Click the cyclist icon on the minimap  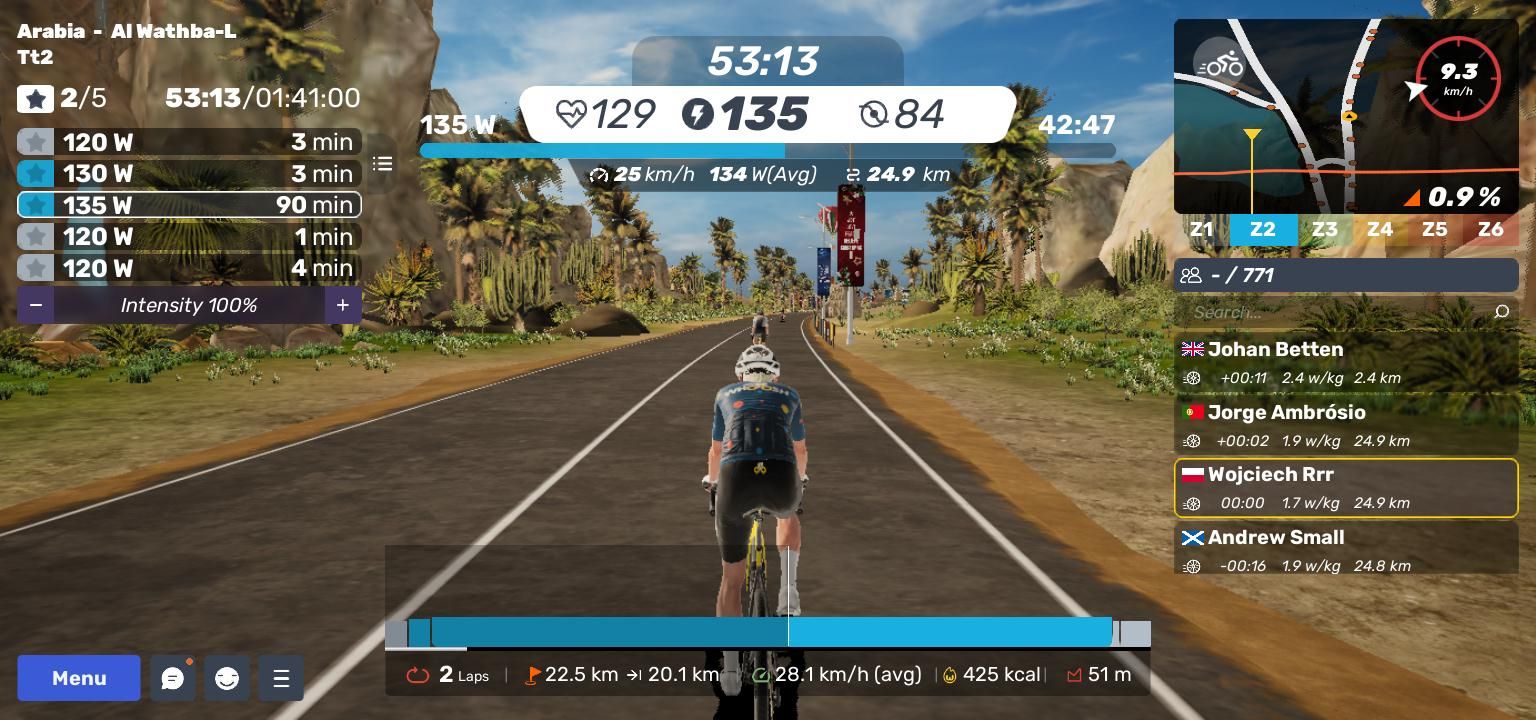click(x=1219, y=63)
